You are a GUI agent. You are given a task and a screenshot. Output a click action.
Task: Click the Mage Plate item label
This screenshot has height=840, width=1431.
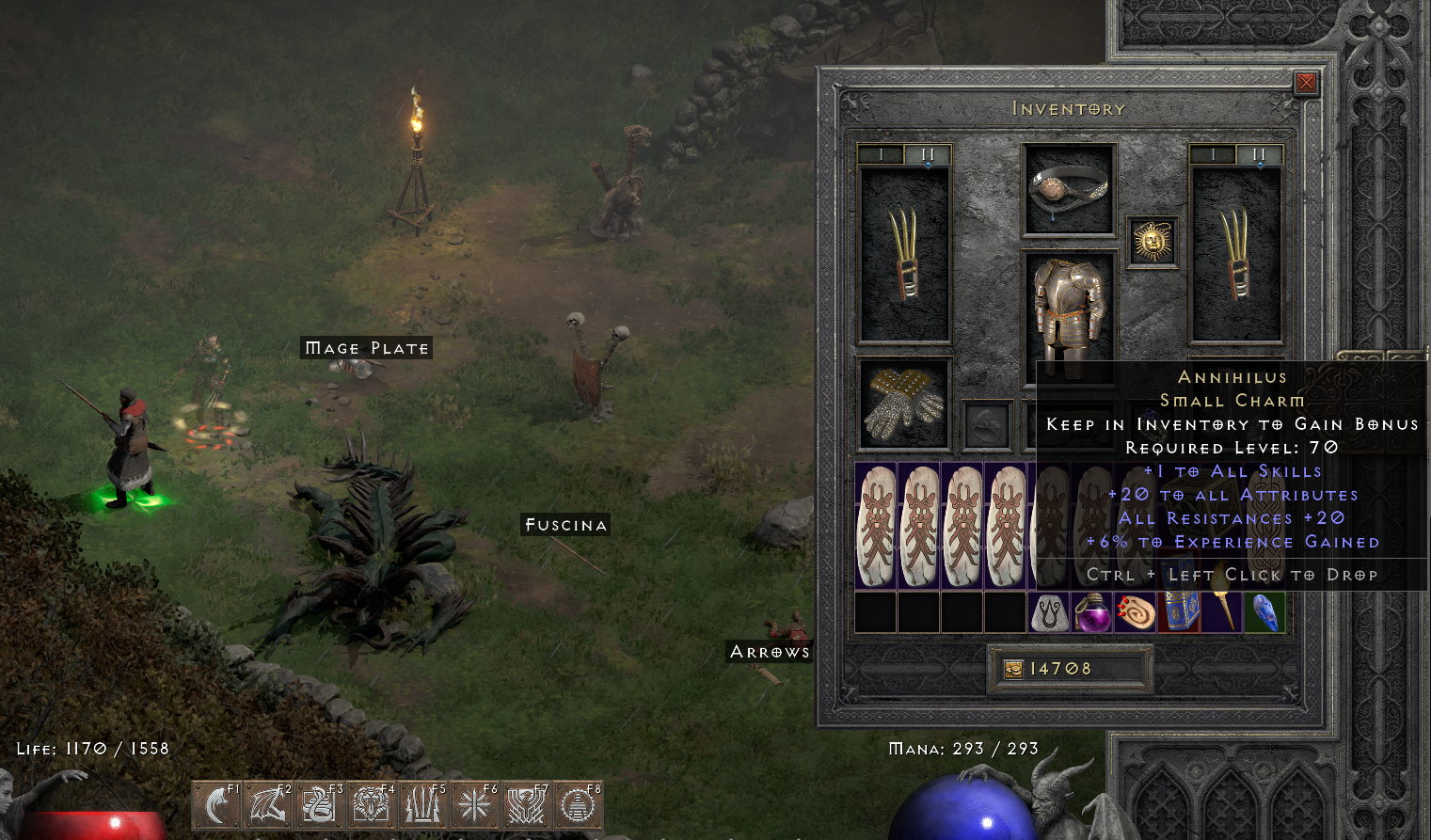(x=366, y=348)
